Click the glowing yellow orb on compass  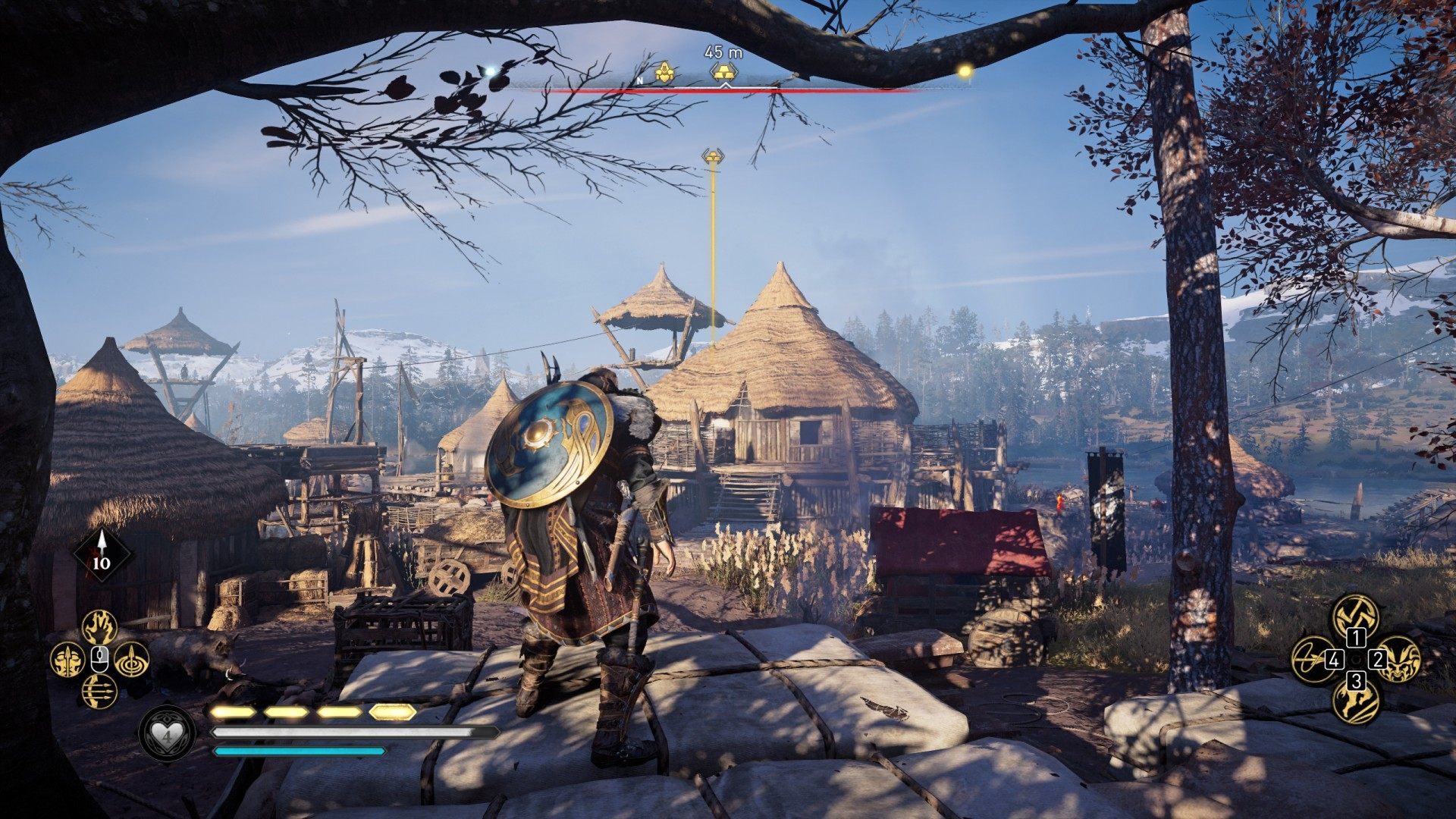[x=965, y=71]
